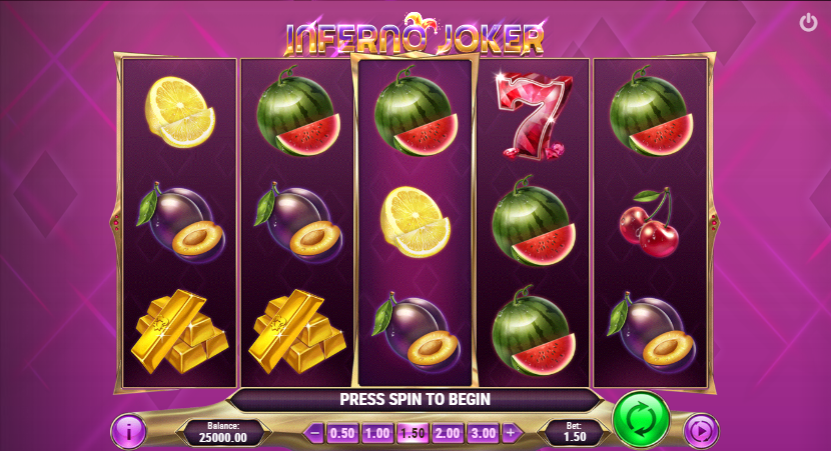Decrease the bet with the minus button
Screen dimensions: 831x451
coord(315,433)
